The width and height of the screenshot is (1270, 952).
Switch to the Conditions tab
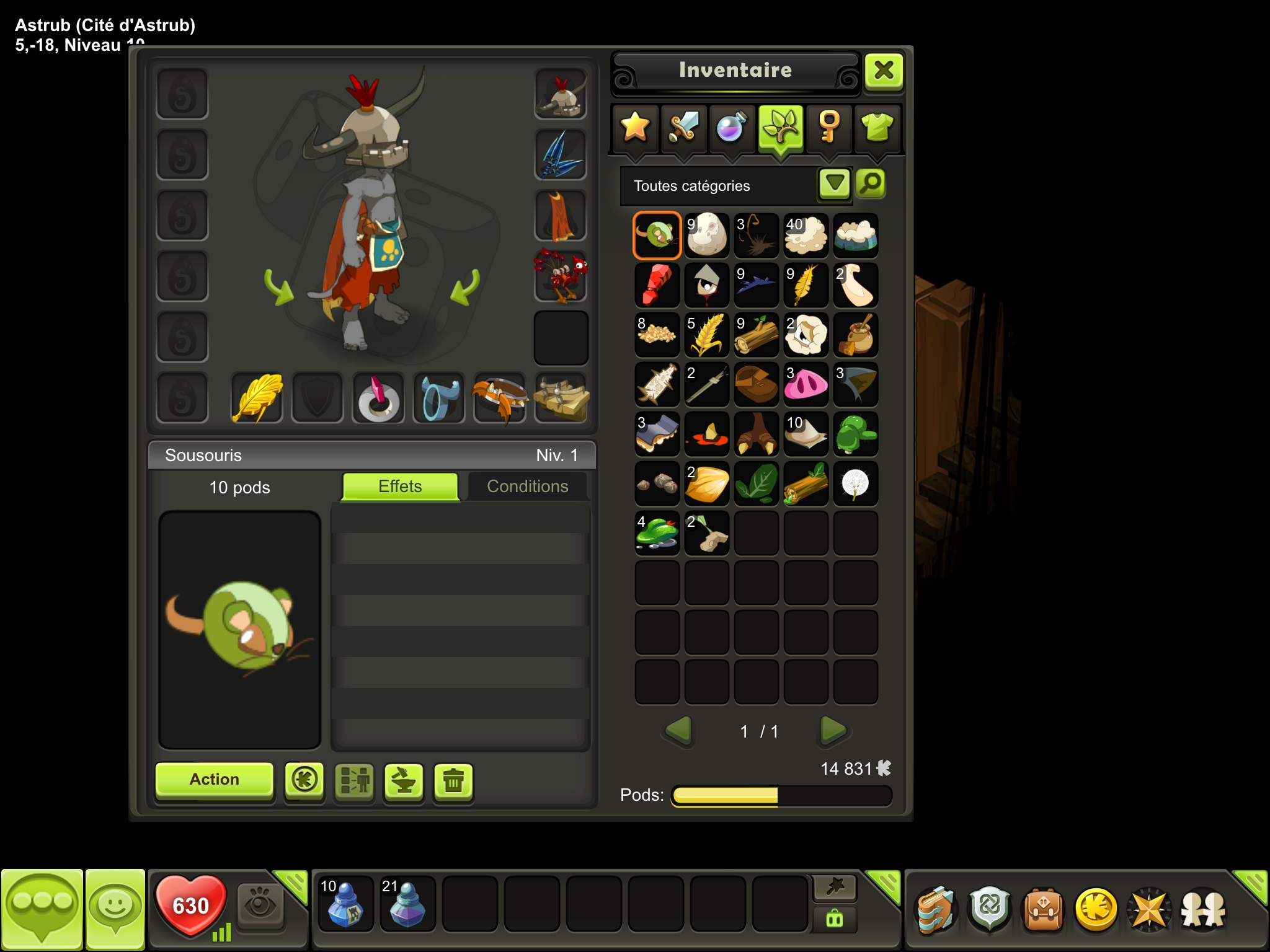pos(527,487)
